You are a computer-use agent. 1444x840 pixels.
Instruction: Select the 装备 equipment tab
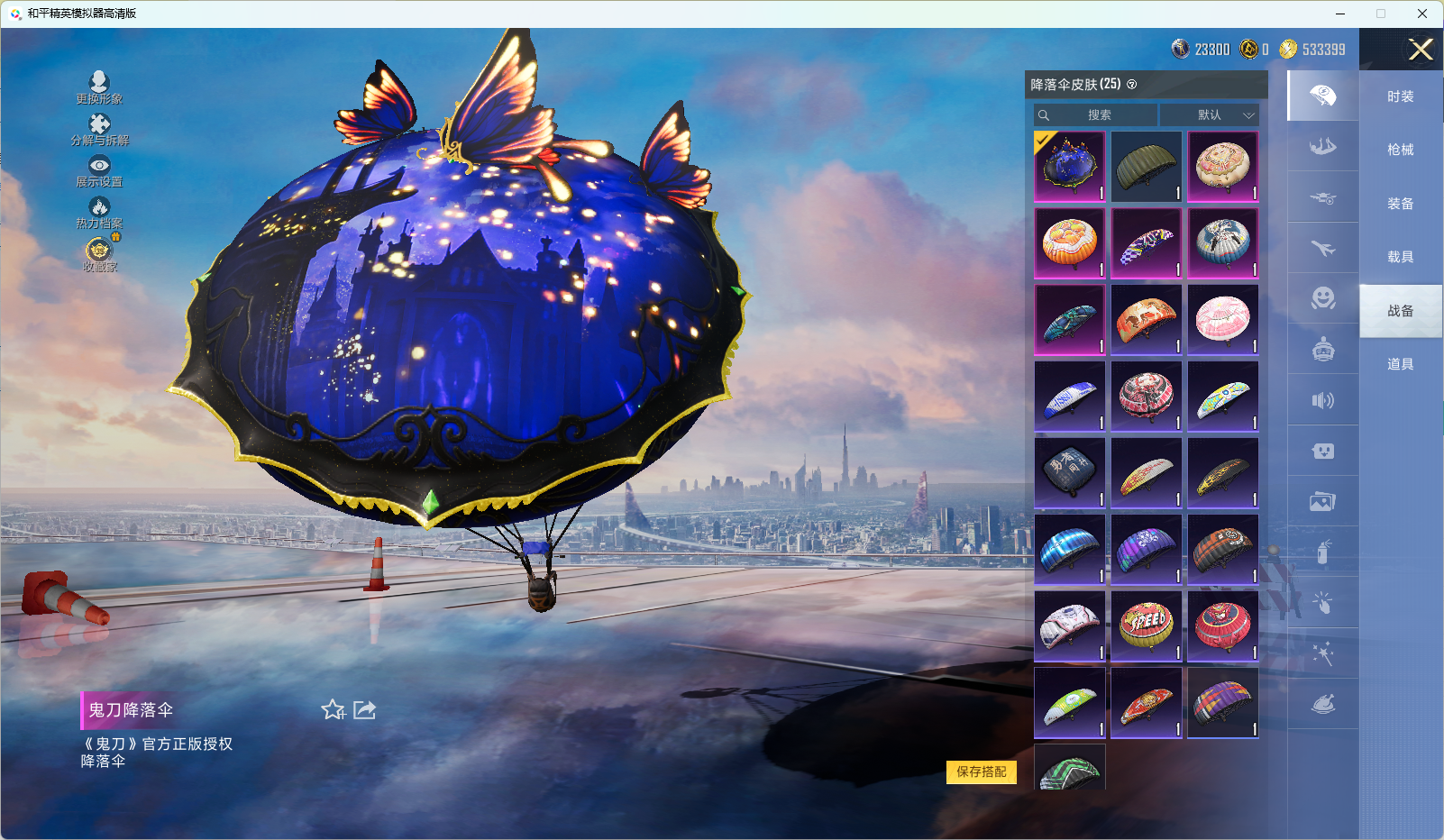click(x=1400, y=204)
